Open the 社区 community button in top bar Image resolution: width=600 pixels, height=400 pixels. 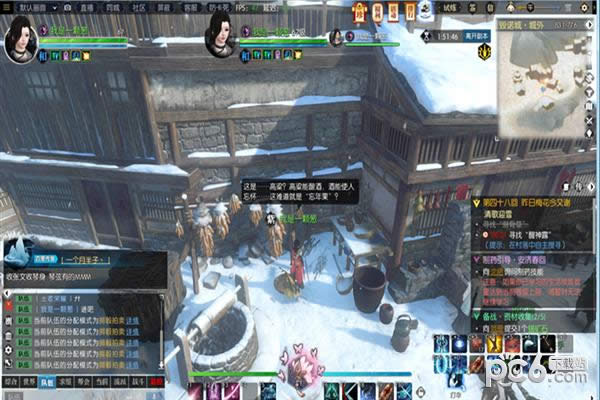point(139,6)
